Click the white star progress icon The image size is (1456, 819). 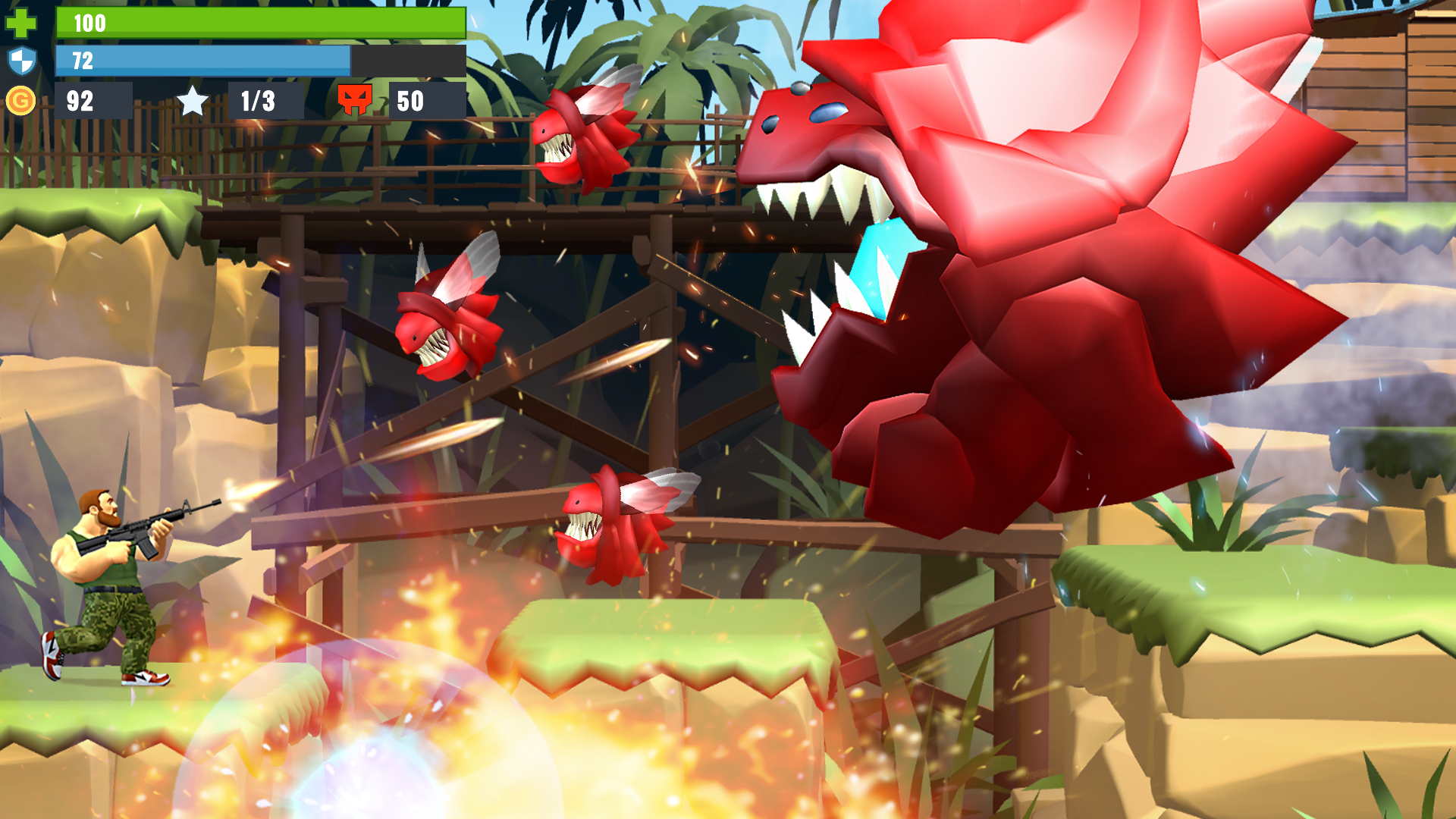pos(193,99)
